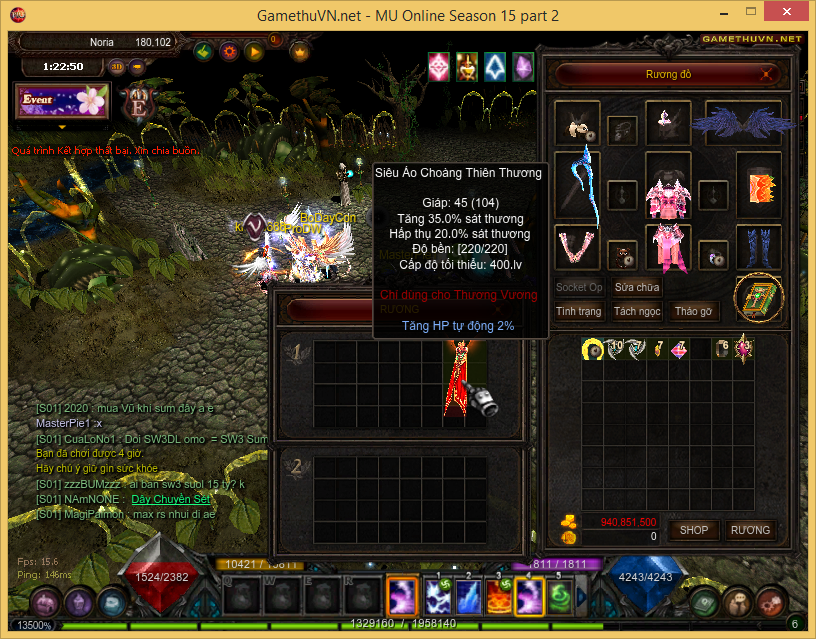Screen dimensions: 816x639
Task: Select the blue boots equipment slot
Action: click(x=759, y=246)
